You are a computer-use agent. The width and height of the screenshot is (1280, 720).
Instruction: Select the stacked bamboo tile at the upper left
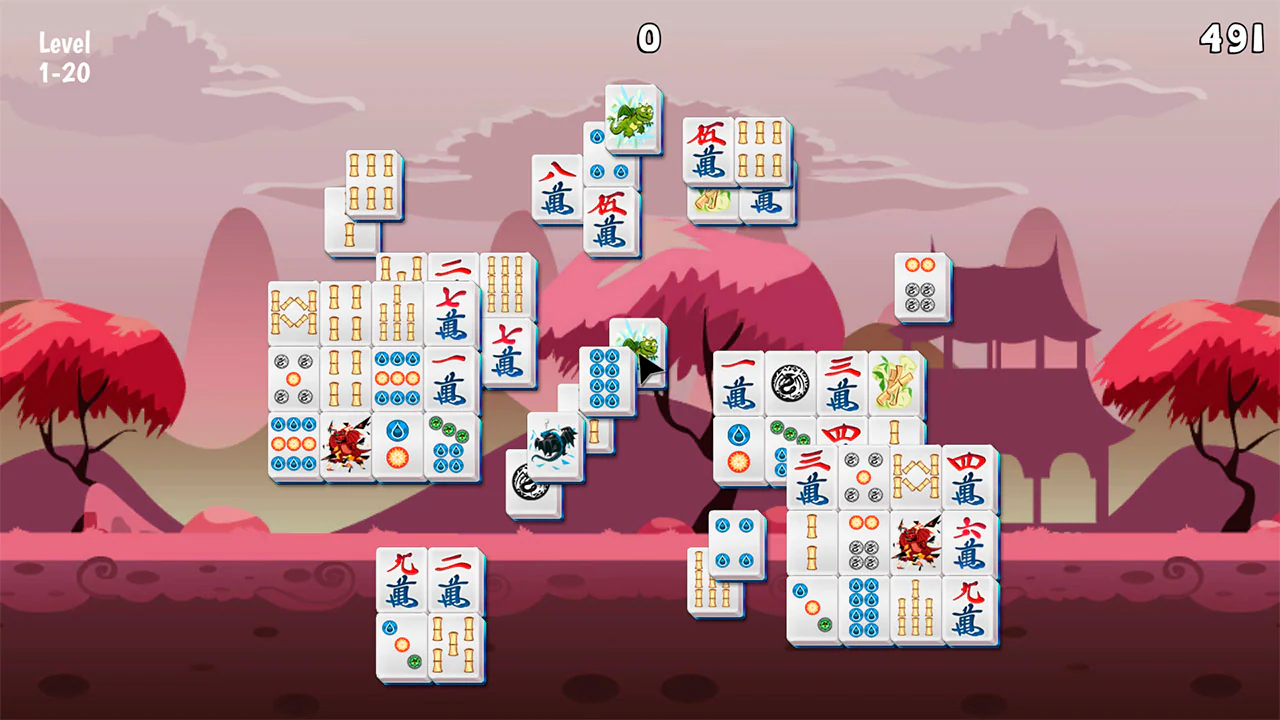(373, 185)
